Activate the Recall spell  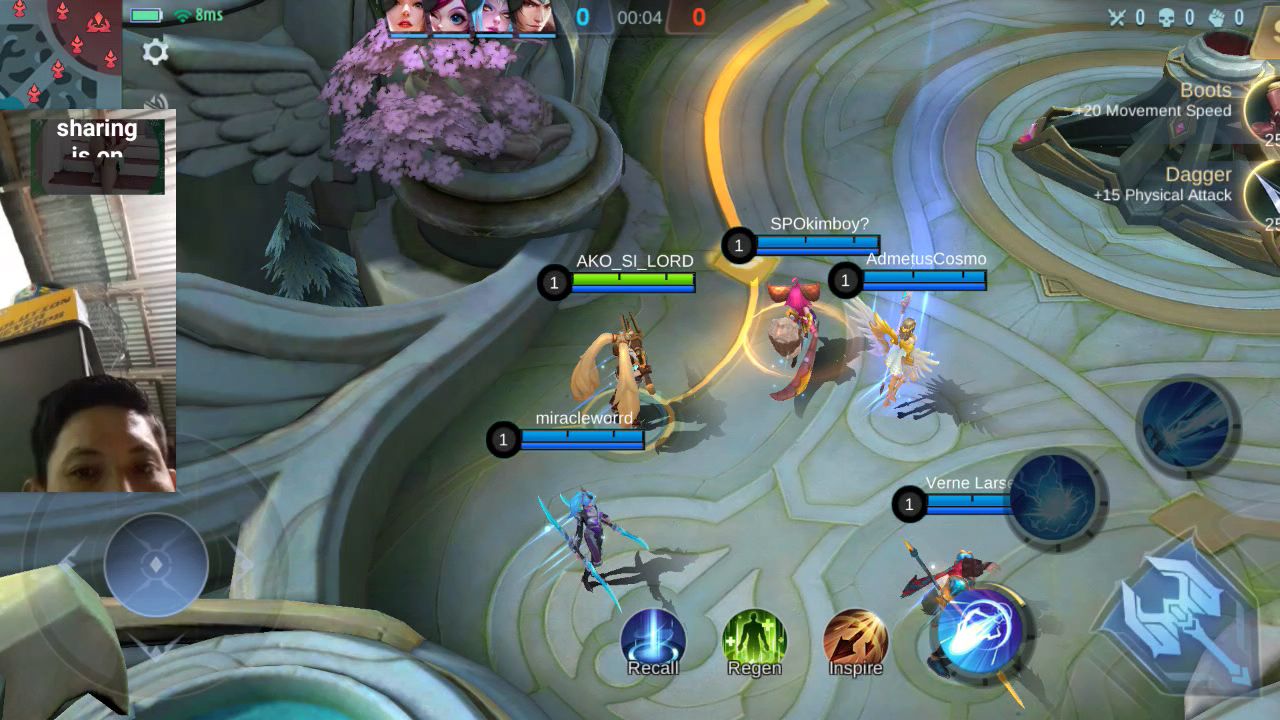653,640
